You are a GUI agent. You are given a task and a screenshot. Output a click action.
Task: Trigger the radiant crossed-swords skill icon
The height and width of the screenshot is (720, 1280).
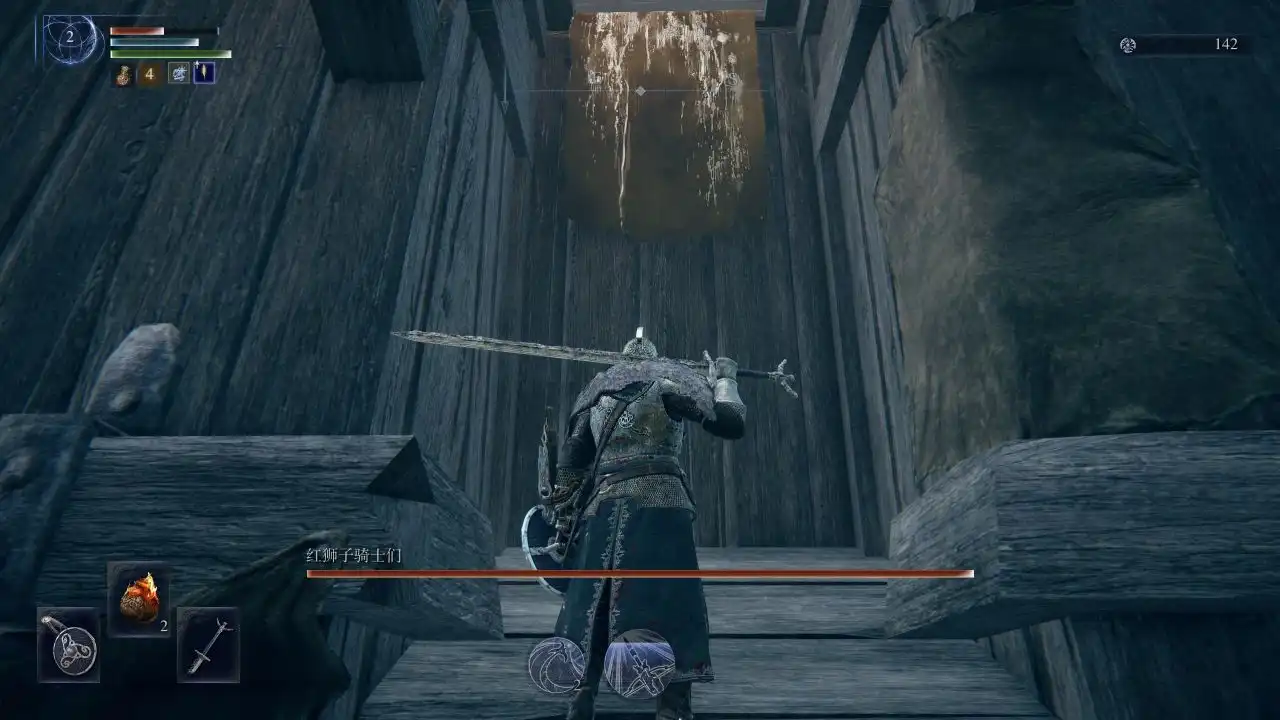(x=640, y=664)
